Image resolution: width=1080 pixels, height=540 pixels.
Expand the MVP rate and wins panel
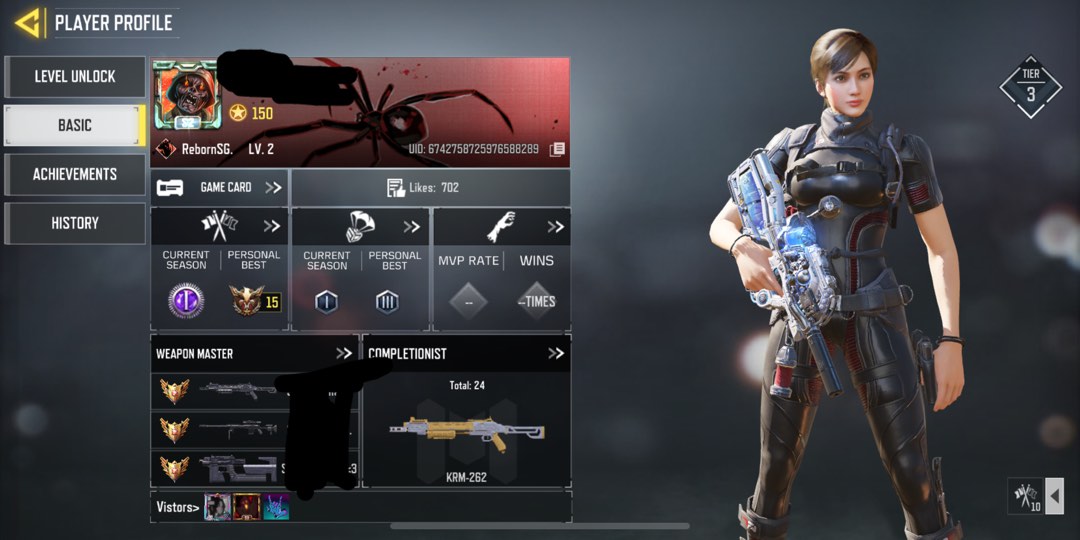pos(555,226)
